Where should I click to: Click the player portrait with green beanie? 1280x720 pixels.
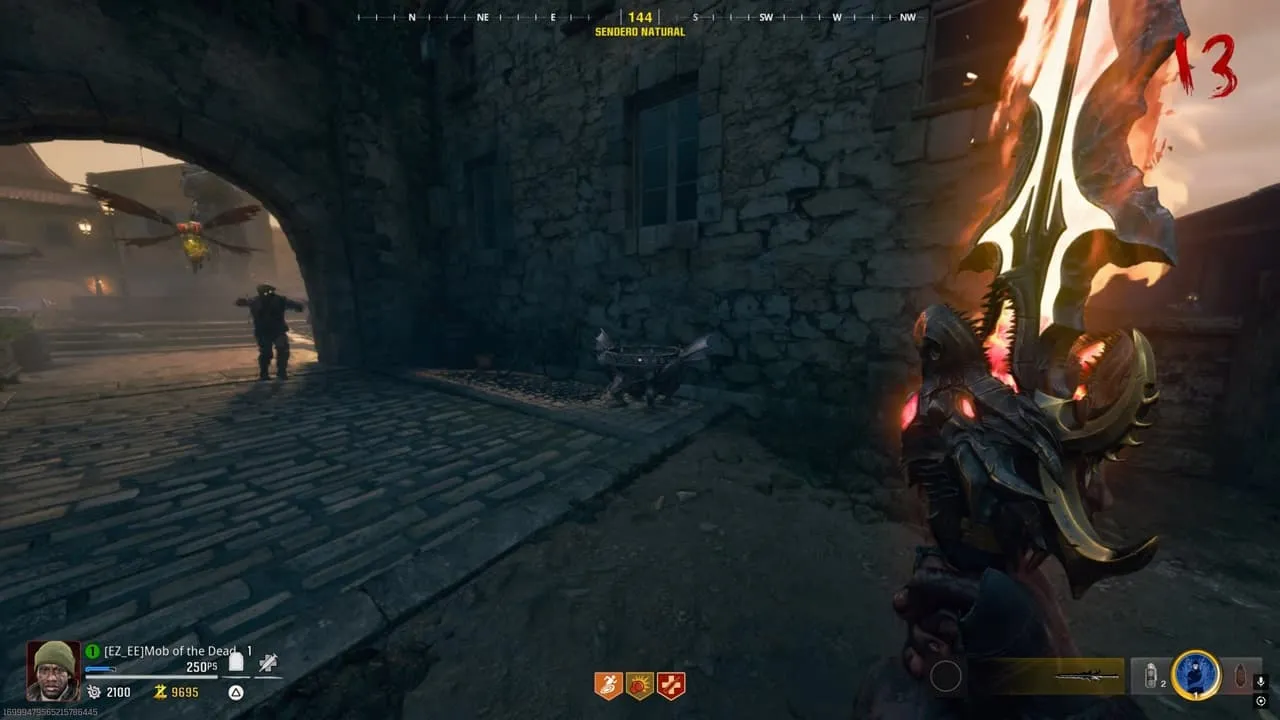[x=53, y=670]
